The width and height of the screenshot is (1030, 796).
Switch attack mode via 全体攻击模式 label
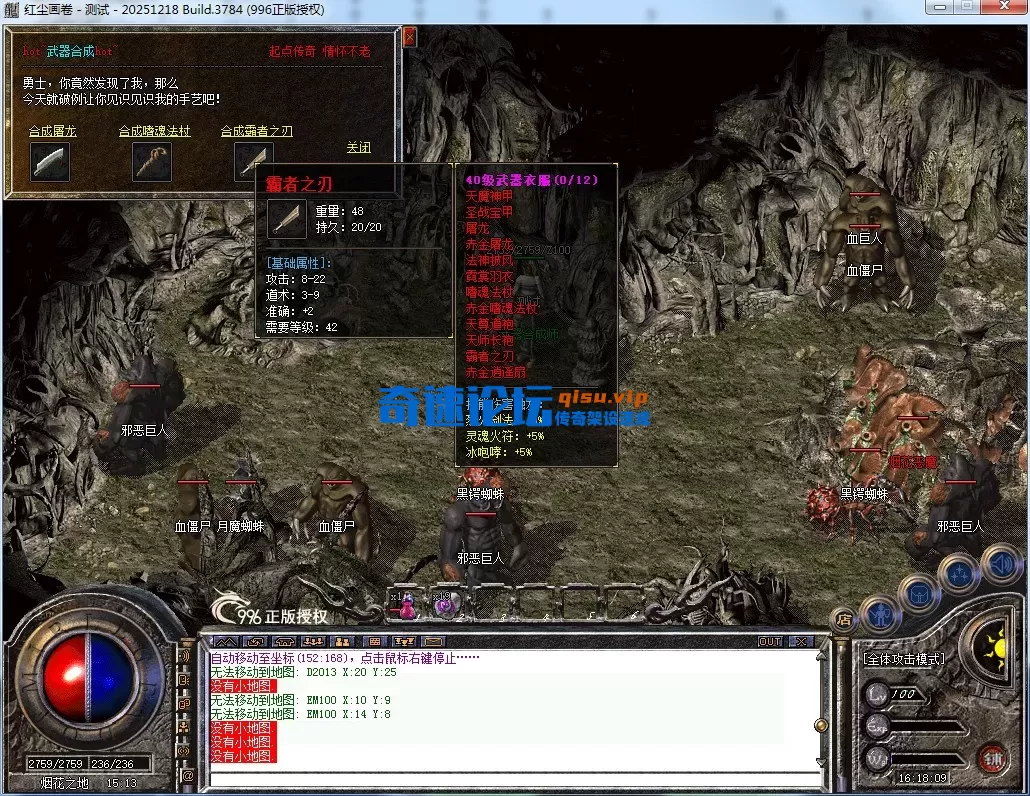click(904, 659)
